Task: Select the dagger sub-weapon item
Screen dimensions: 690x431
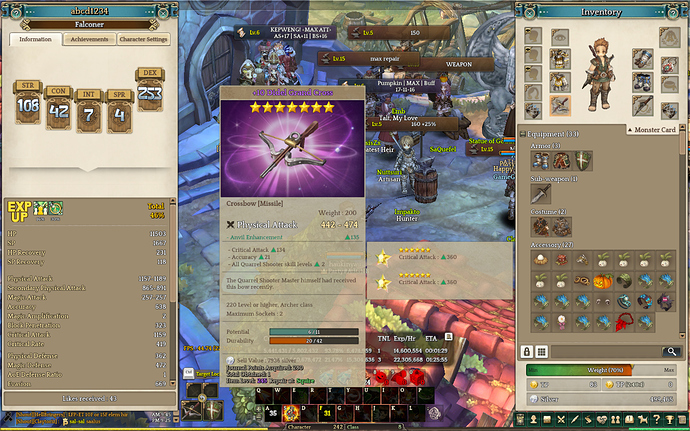Action: tap(541, 193)
